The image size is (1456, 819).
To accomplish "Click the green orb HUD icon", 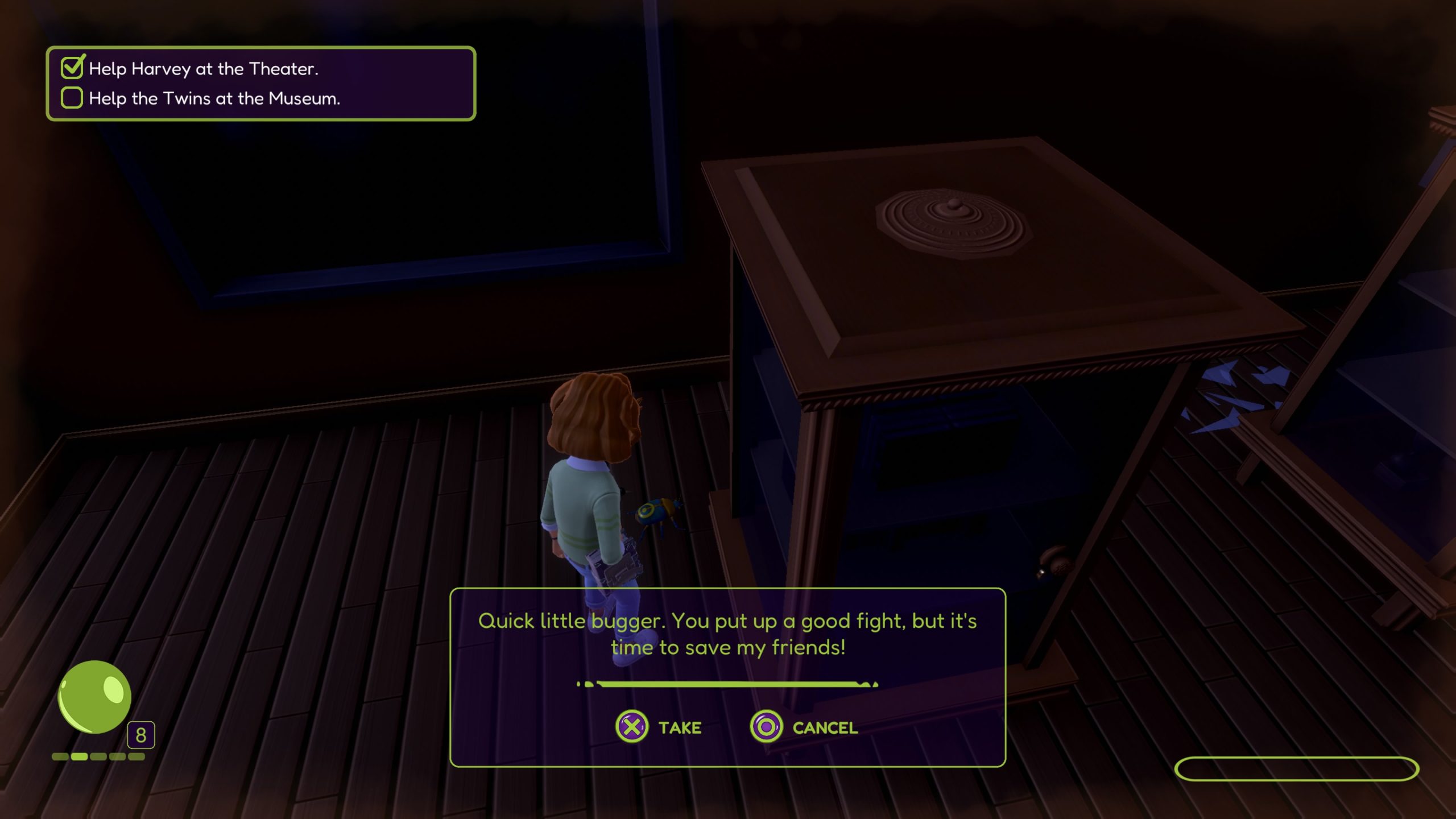I will pyautogui.click(x=94, y=697).
